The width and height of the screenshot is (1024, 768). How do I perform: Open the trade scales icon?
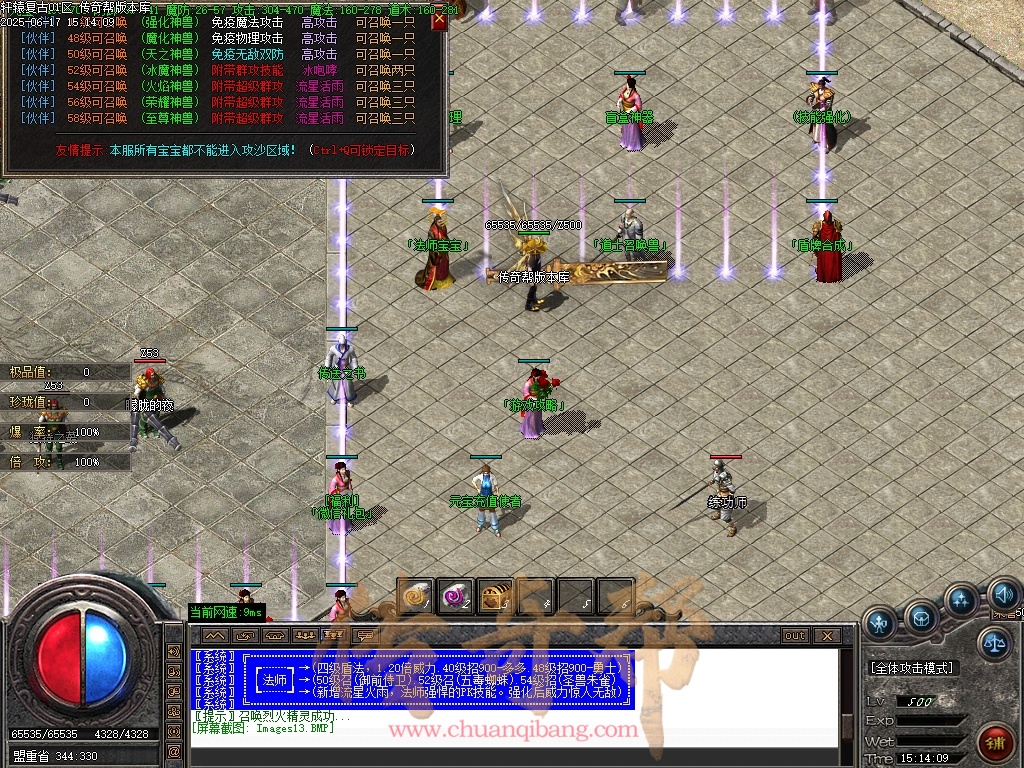[993, 643]
